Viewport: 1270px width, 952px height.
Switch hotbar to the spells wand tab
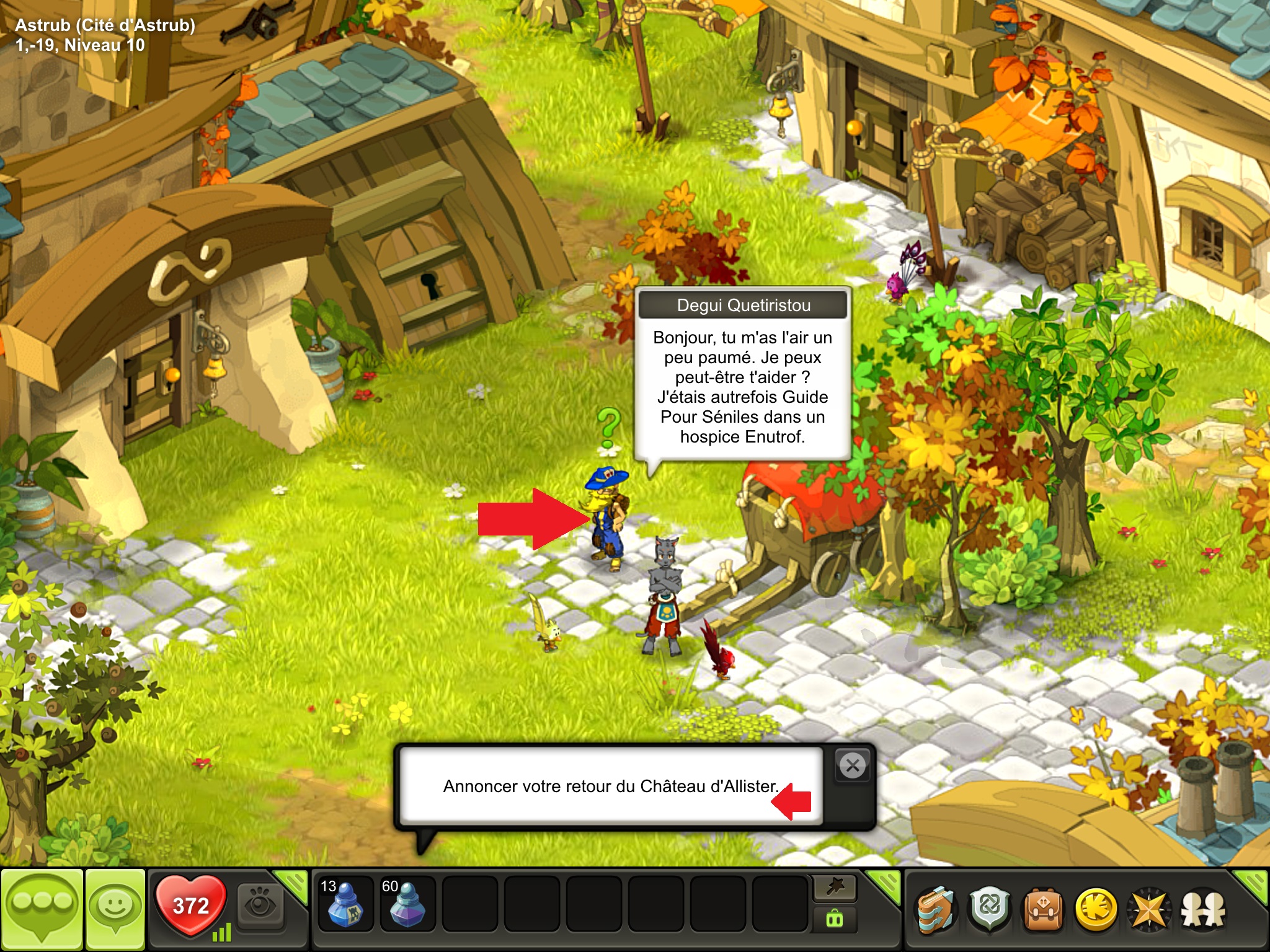[835, 888]
